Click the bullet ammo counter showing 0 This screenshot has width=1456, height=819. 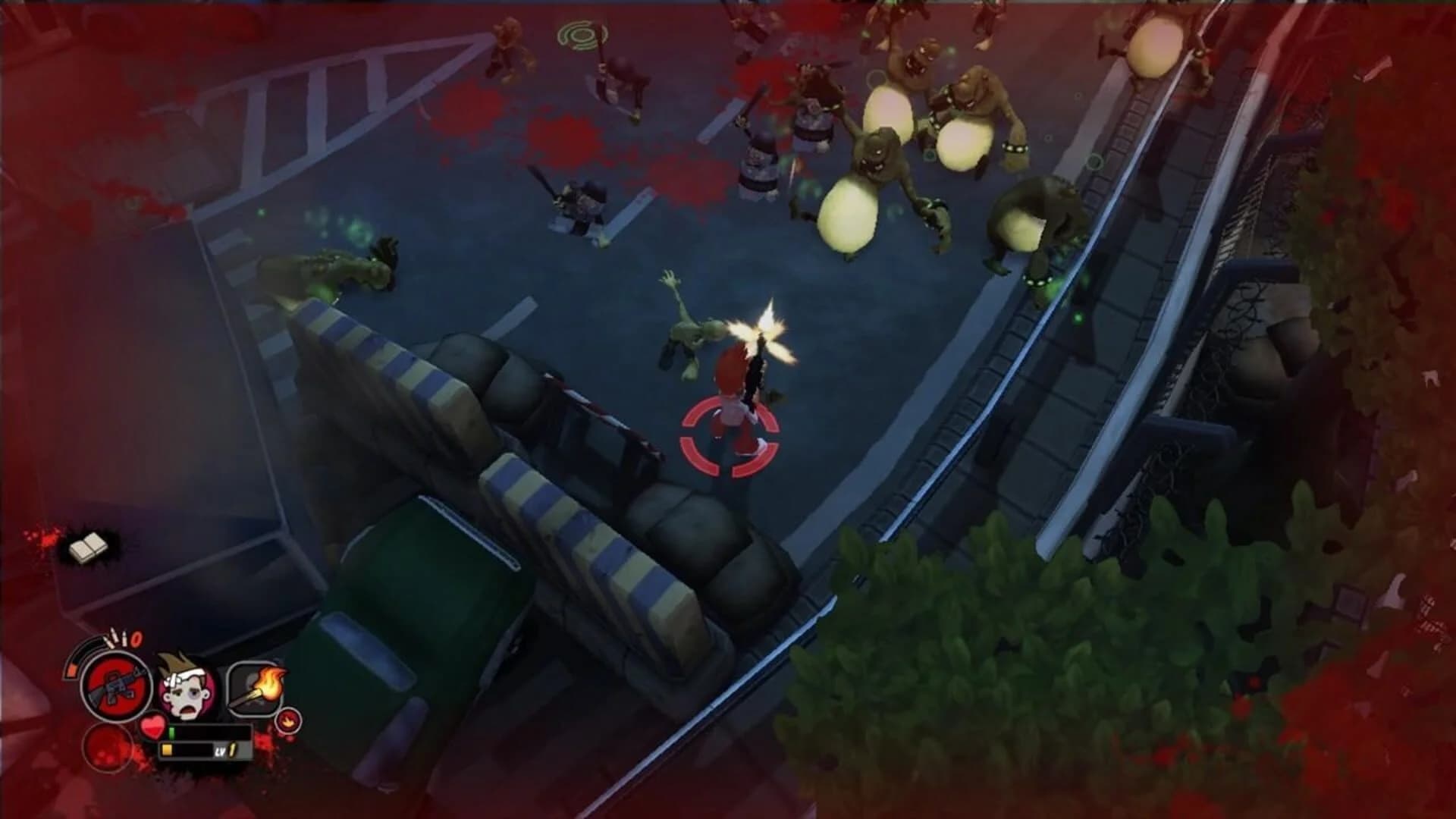136,639
